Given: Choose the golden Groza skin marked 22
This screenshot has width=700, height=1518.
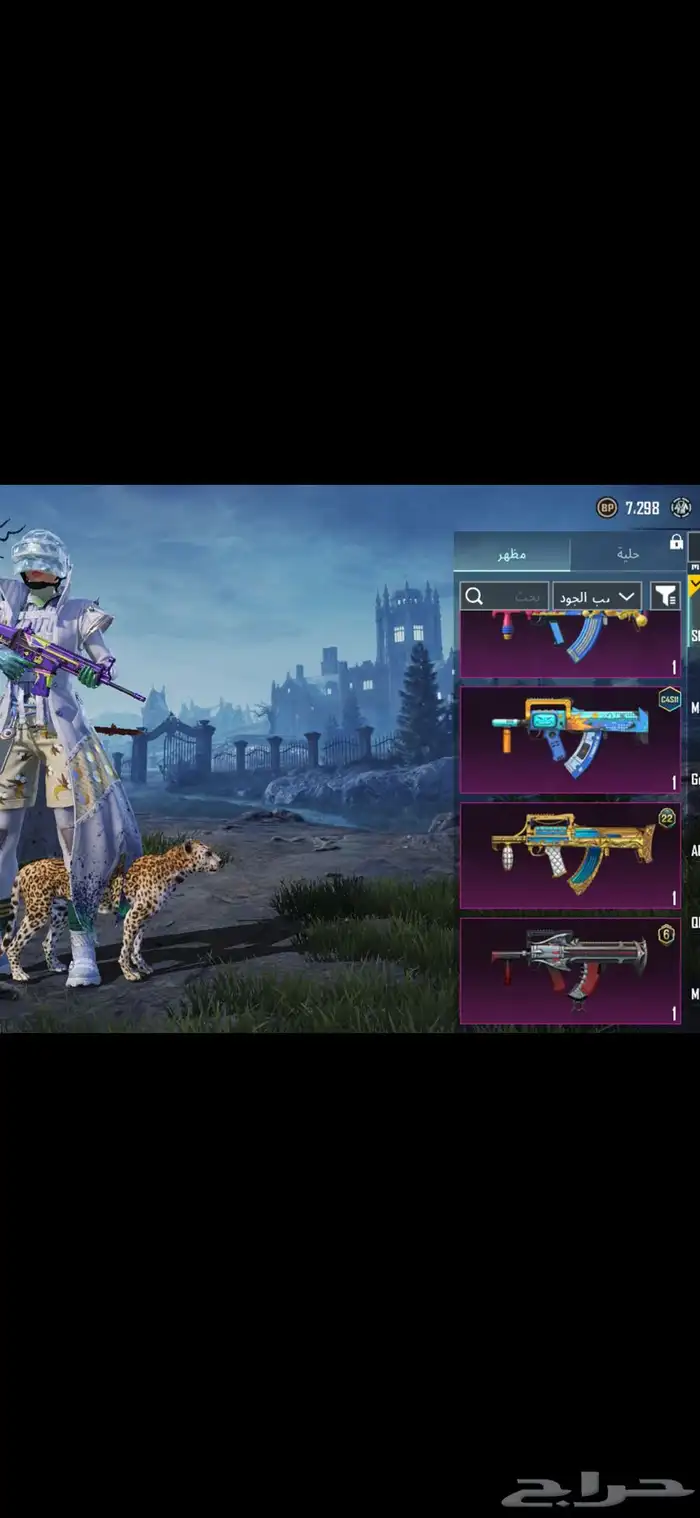Looking at the screenshot, I should point(570,855).
